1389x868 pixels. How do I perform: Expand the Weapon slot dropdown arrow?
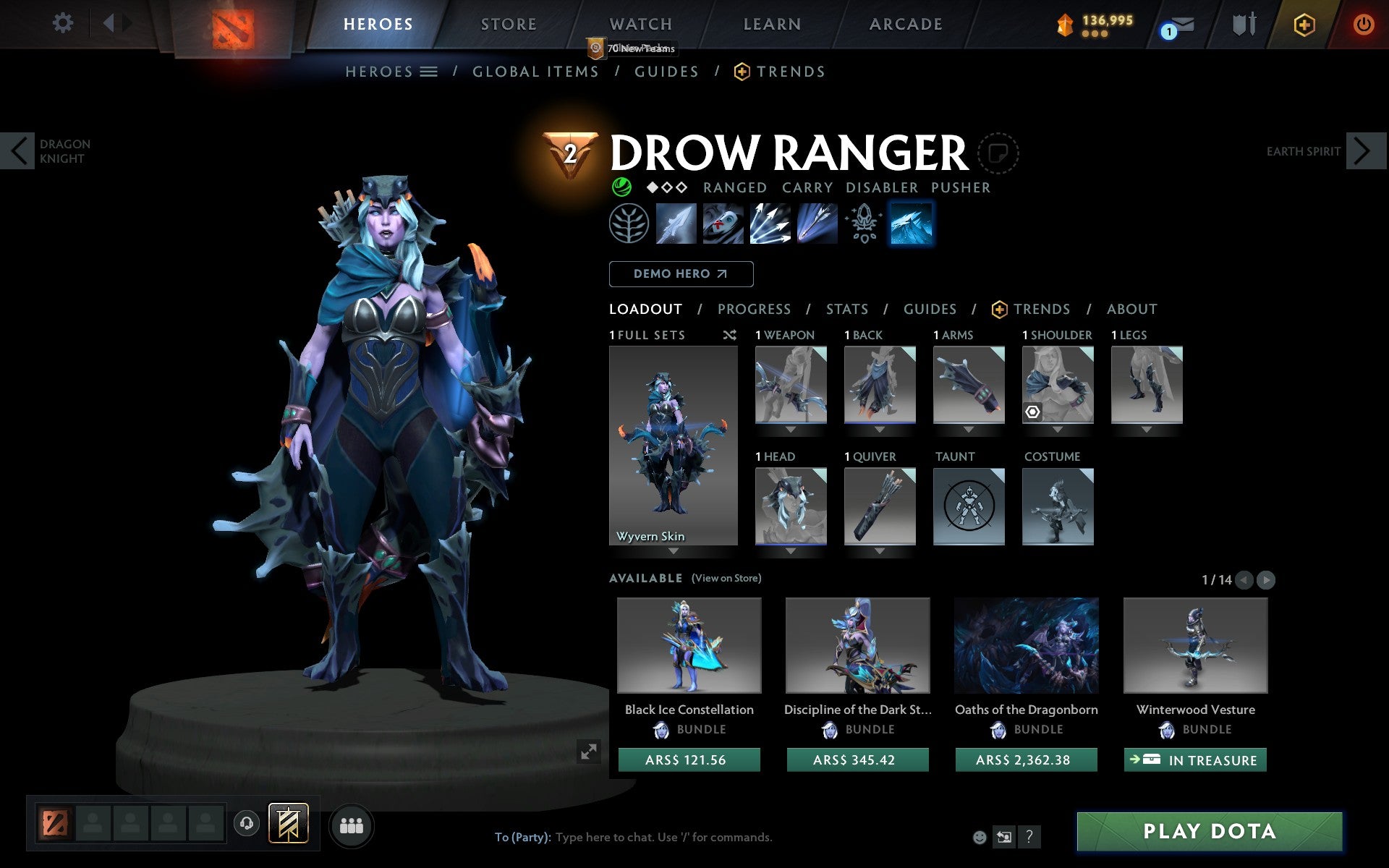[790, 428]
